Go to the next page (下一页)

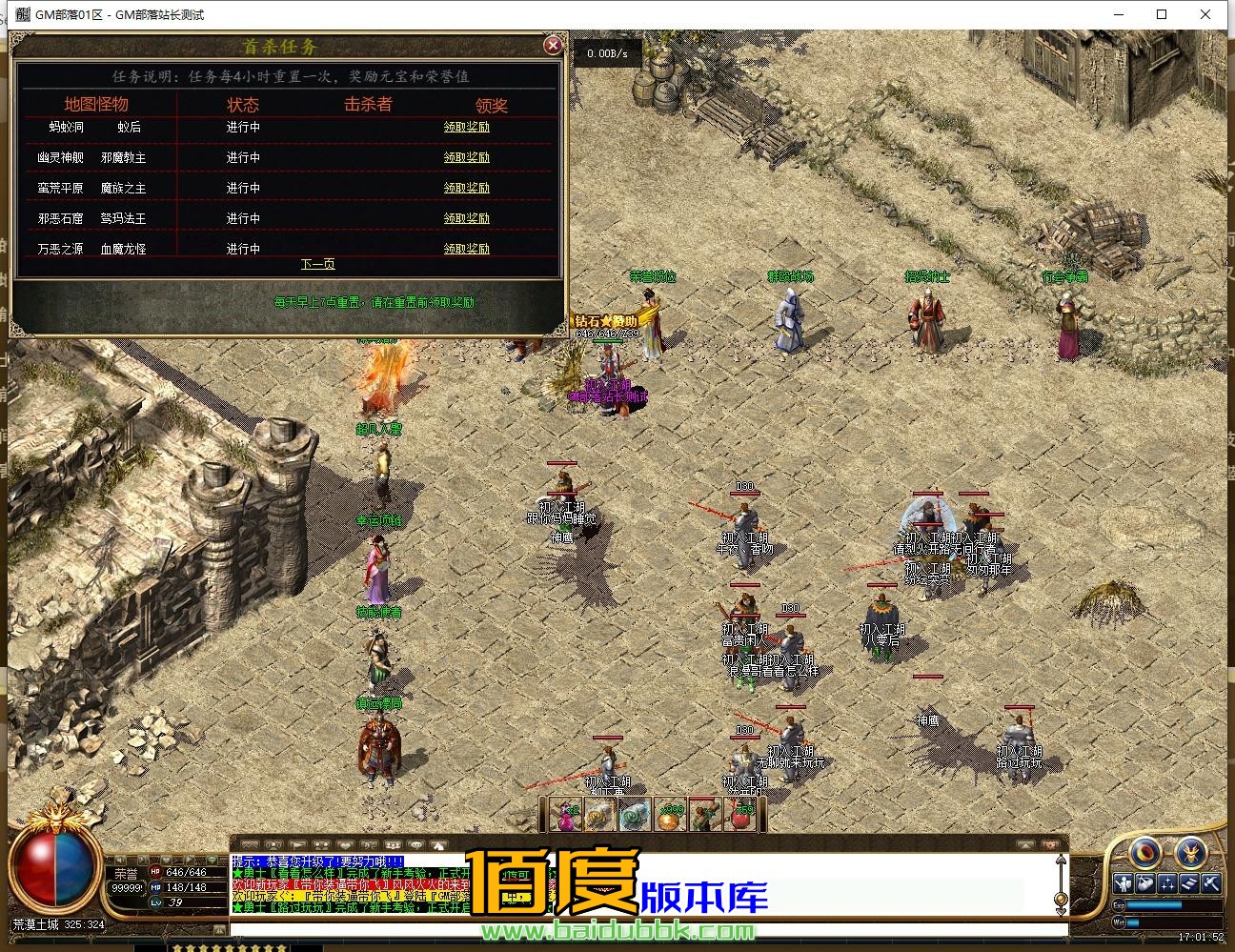click(x=317, y=264)
